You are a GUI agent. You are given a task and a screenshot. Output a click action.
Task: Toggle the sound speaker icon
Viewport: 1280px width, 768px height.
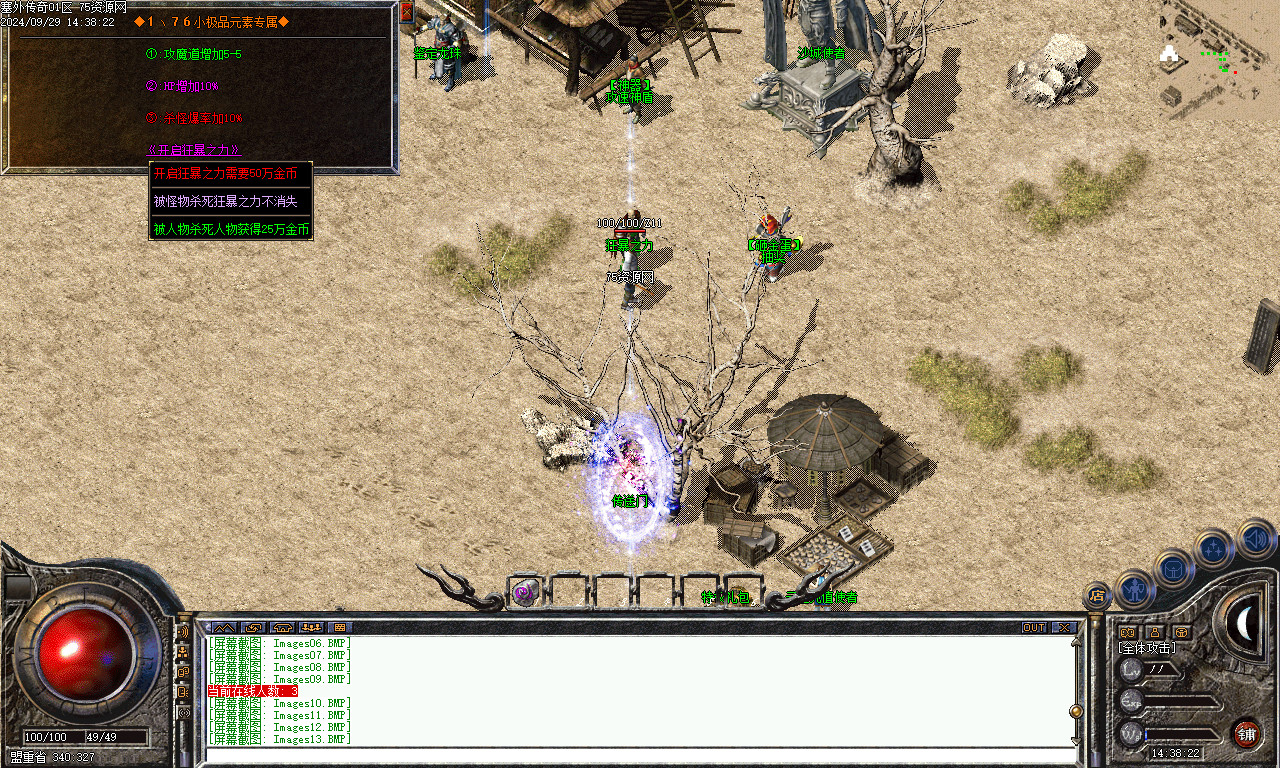click(1256, 538)
